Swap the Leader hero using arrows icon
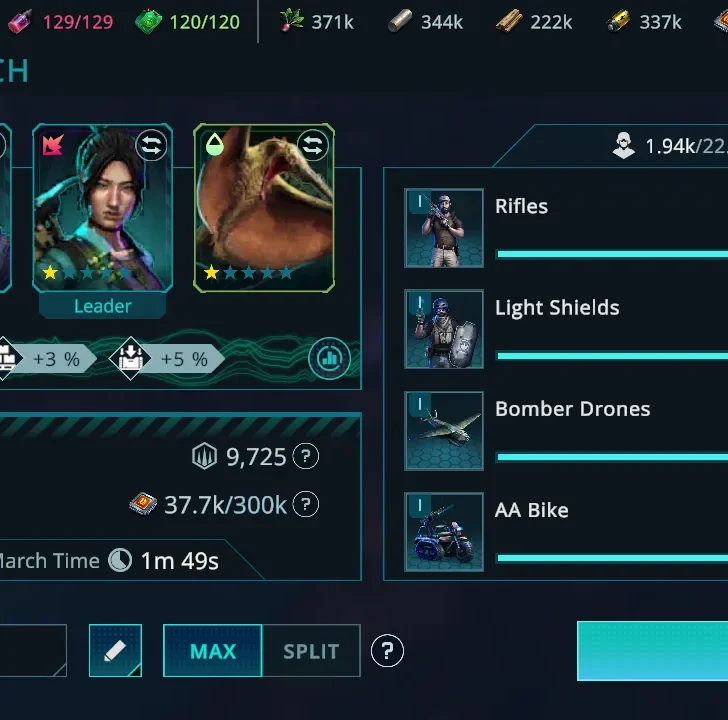The image size is (728, 720). [x=151, y=146]
